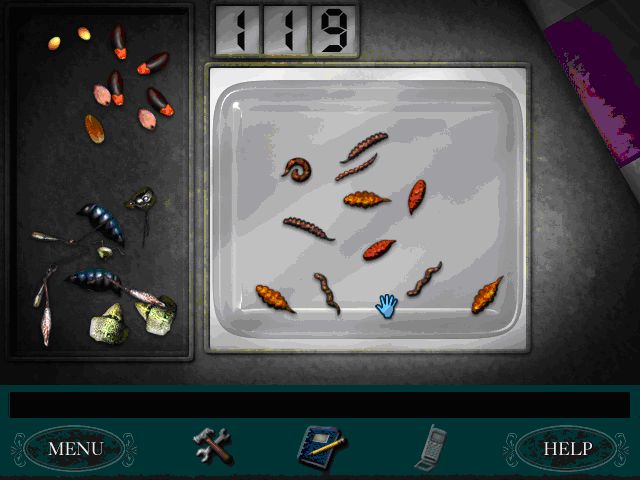
Task: Open the hammer and wrench toolbox icon
Action: point(212,445)
